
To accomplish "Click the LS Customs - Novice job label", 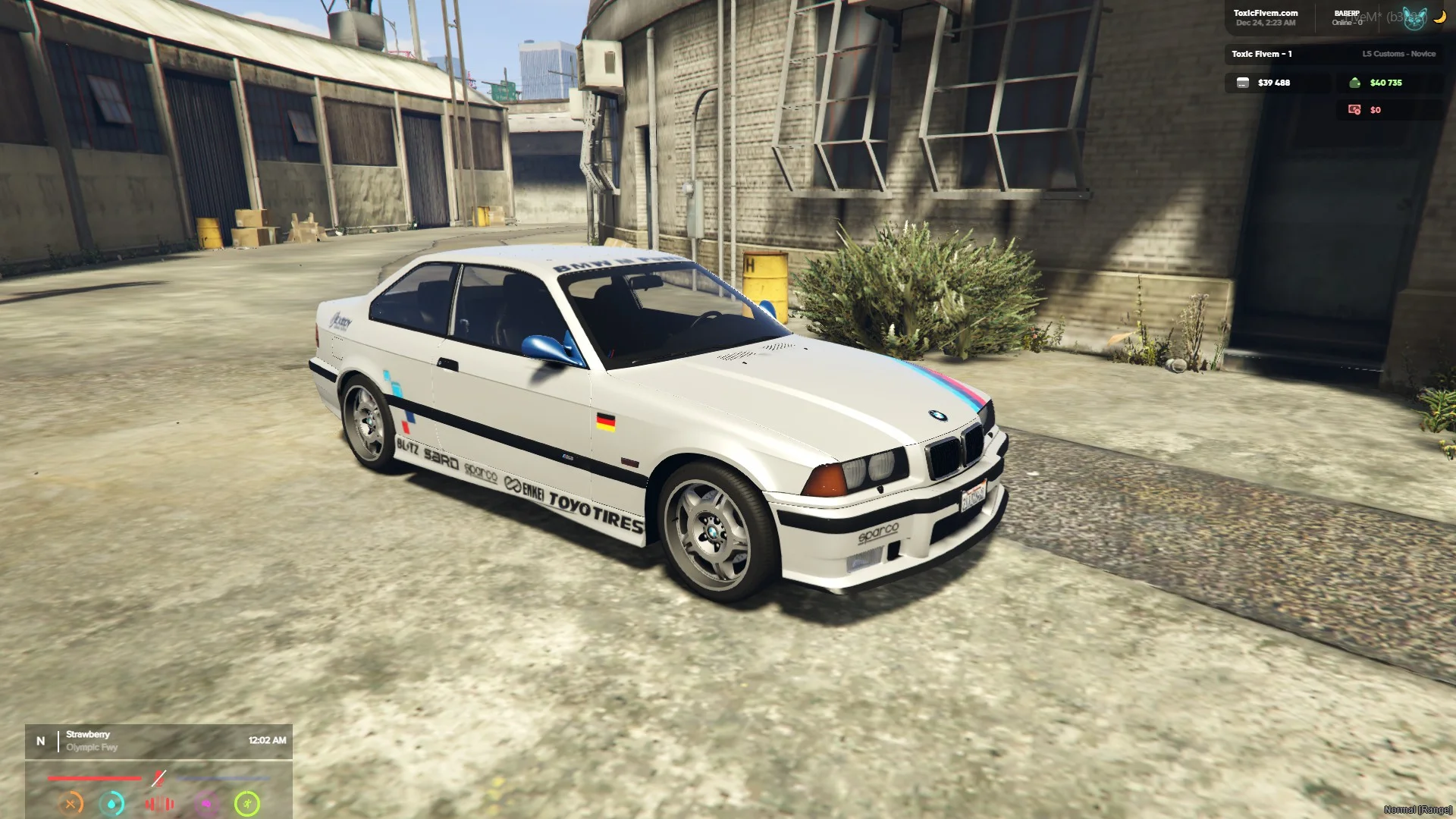I will click(1398, 54).
